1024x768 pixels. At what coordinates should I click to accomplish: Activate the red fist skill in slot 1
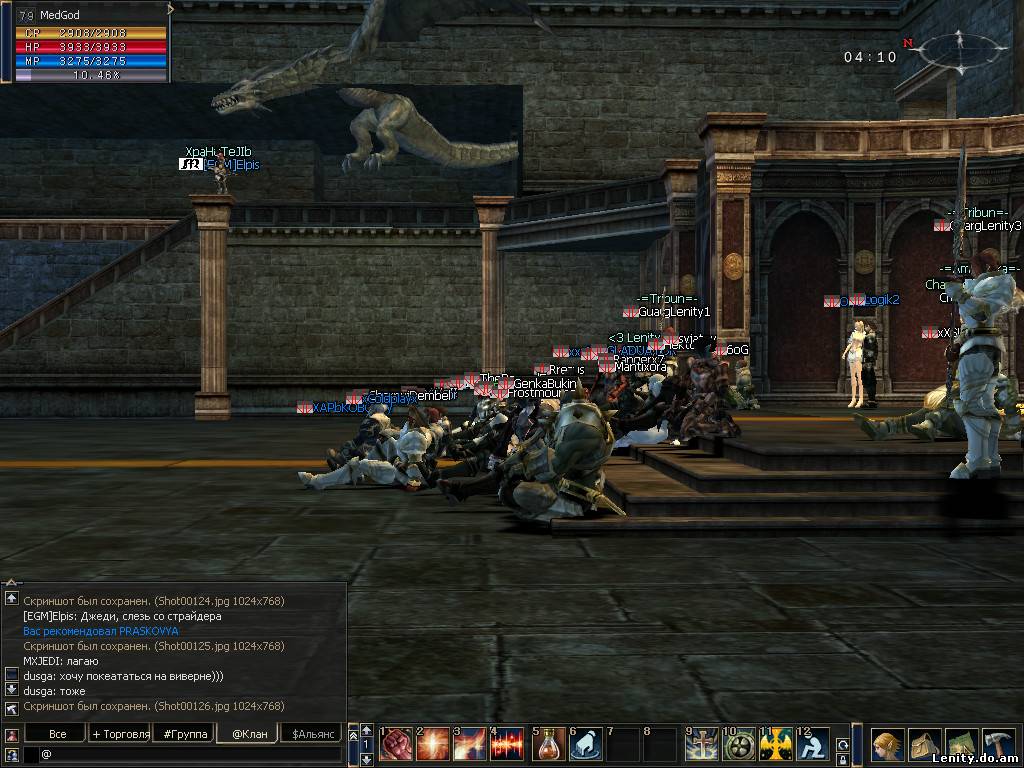coord(397,744)
